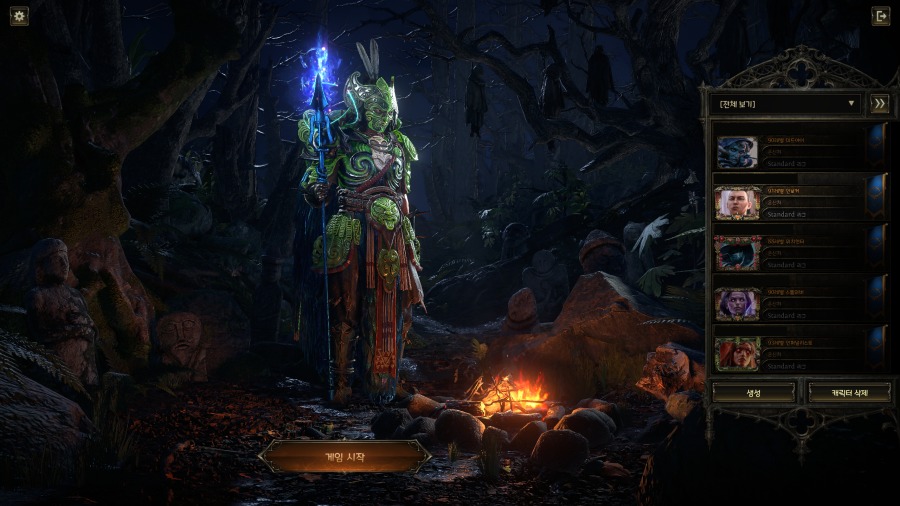Create a new character with 생성
The image size is (900, 506).
point(753,393)
